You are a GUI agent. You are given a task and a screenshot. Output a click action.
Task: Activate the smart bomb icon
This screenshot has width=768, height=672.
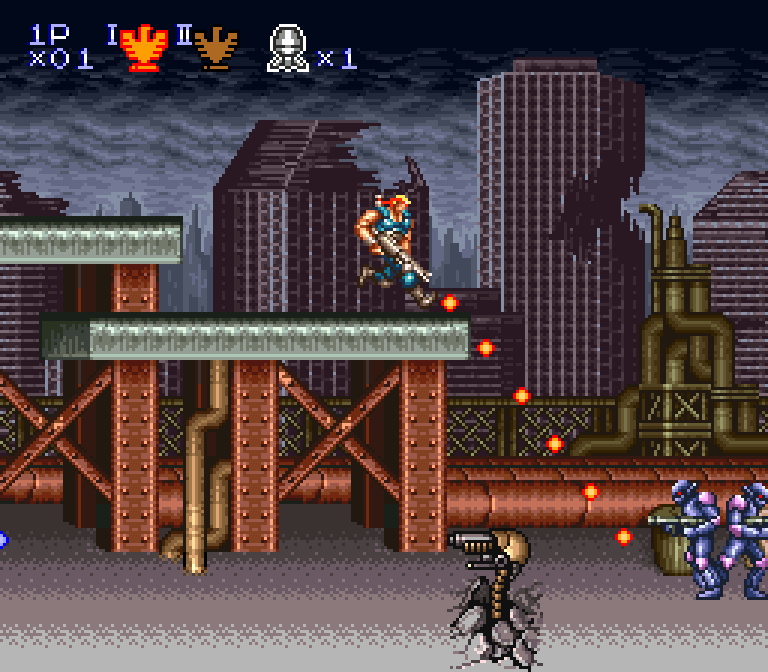point(287,49)
